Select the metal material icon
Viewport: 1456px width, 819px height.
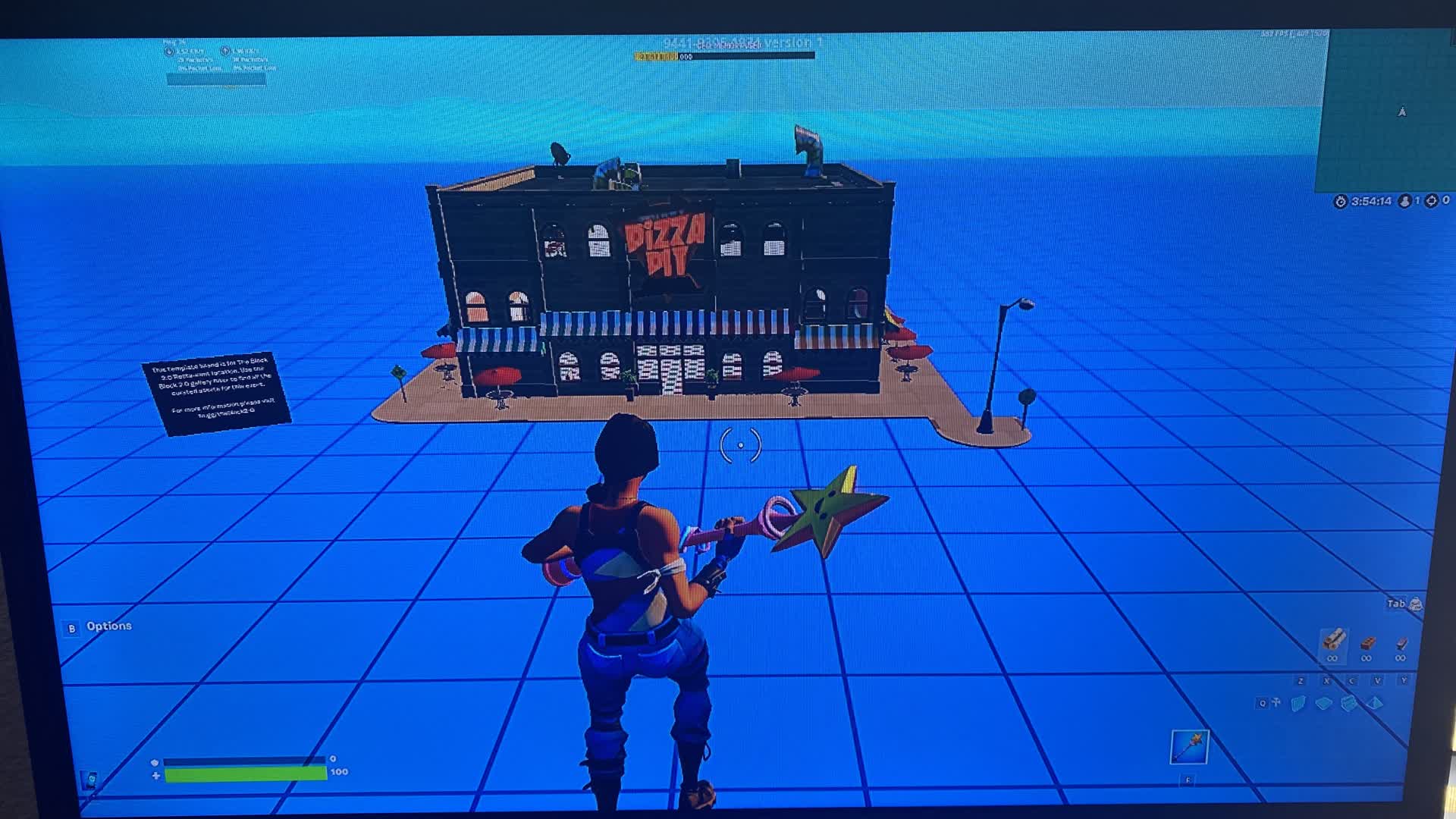coord(1401,642)
